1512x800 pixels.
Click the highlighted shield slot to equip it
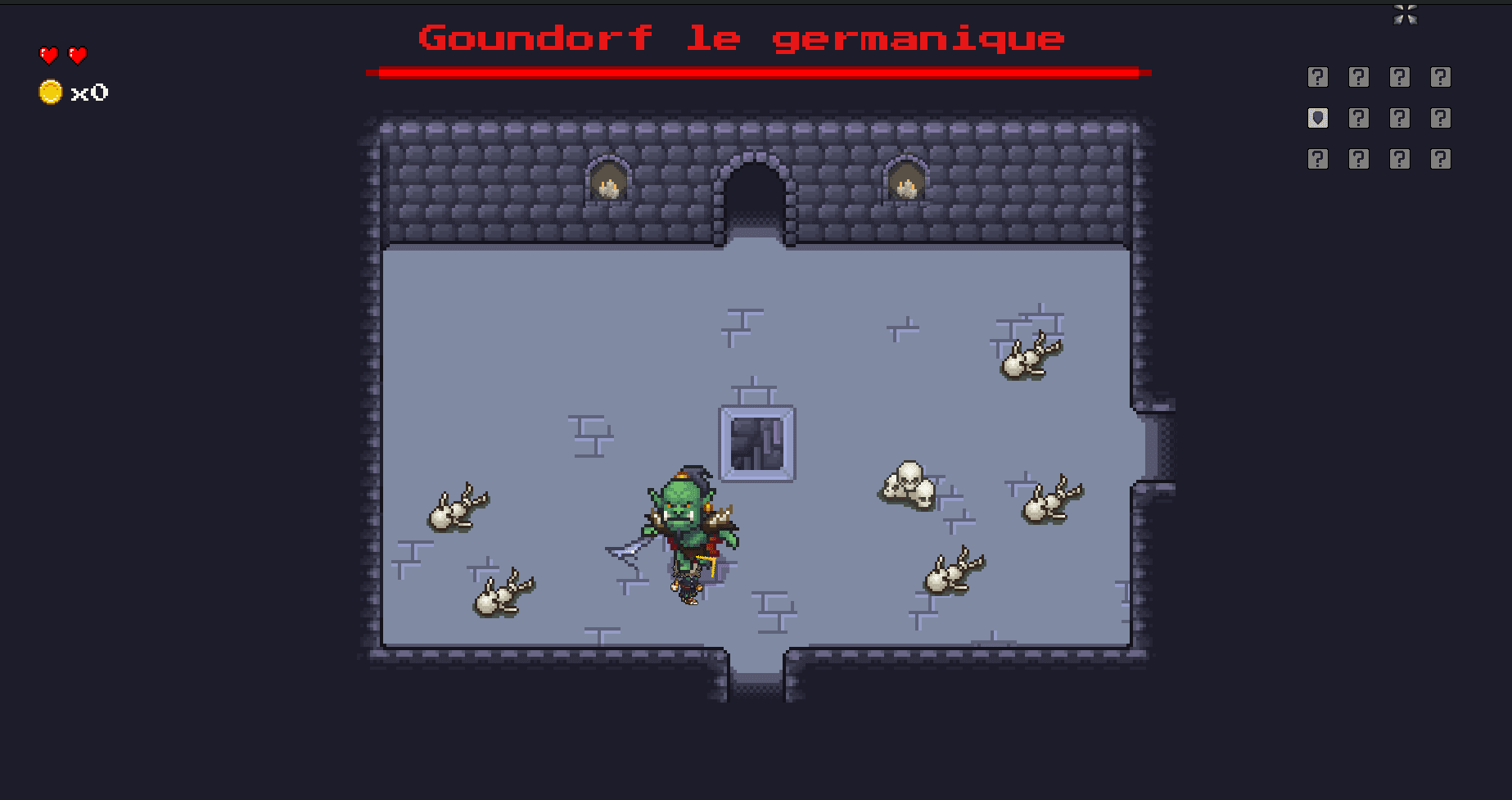tap(1318, 117)
